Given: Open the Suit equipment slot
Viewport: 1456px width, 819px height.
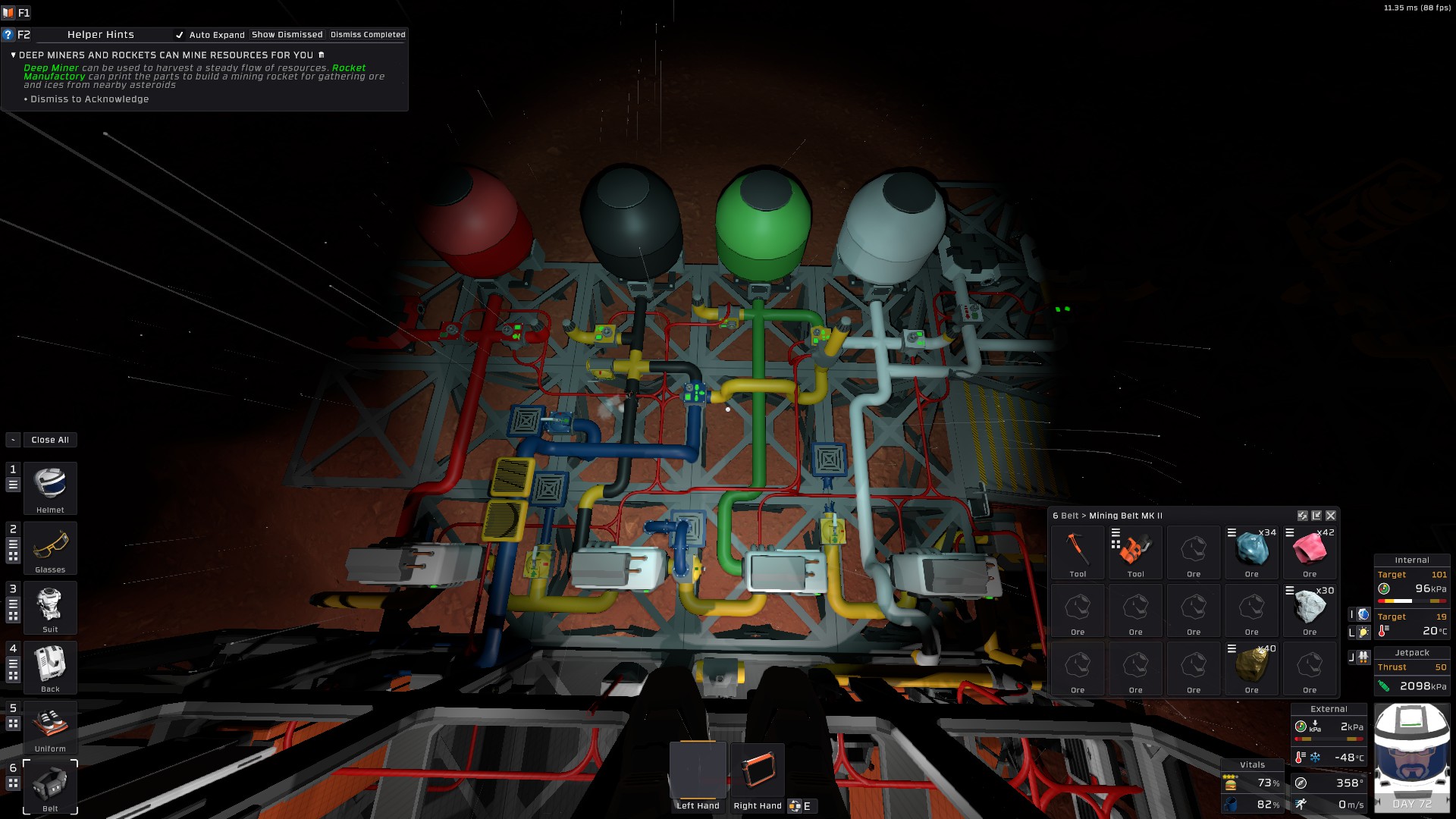Looking at the screenshot, I should 50,607.
